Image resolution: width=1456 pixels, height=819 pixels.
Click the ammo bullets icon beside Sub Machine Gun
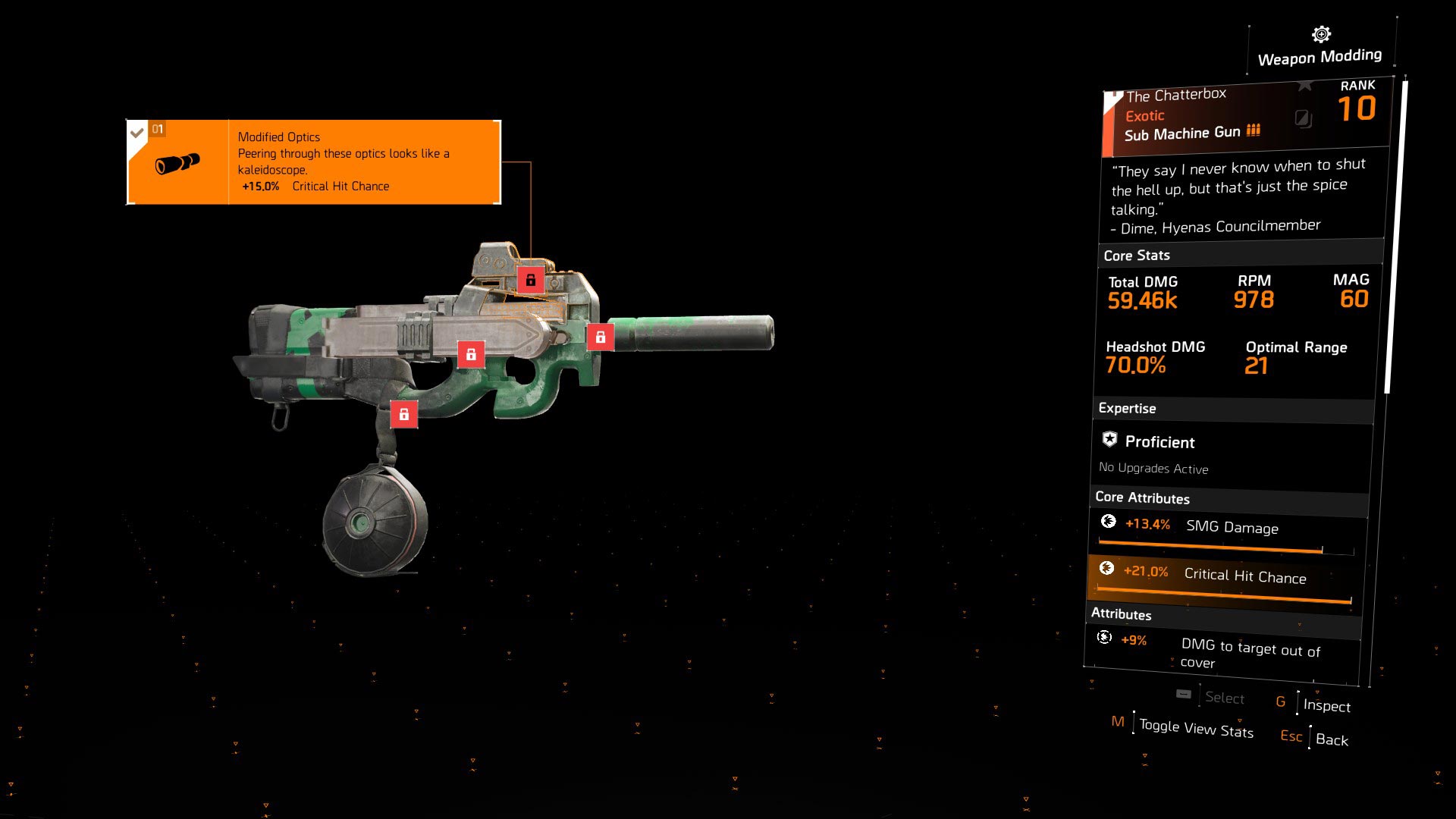click(1253, 130)
